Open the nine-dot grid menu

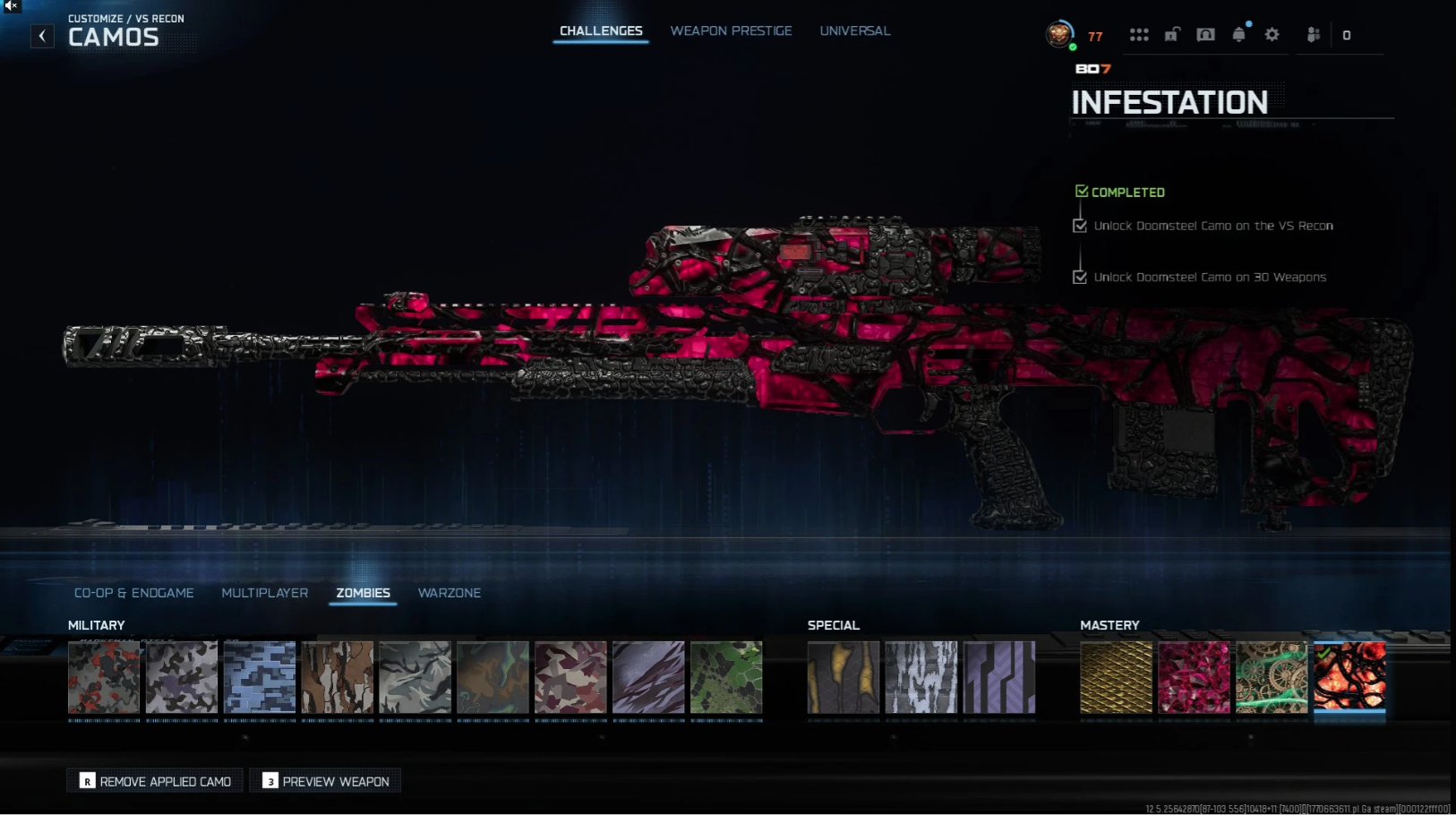tap(1139, 35)
